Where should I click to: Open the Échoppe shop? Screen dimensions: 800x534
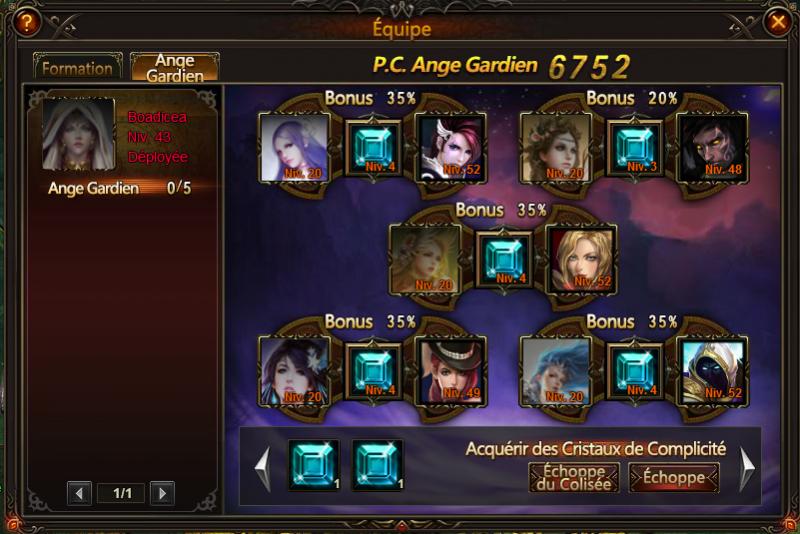pos(673,478)
